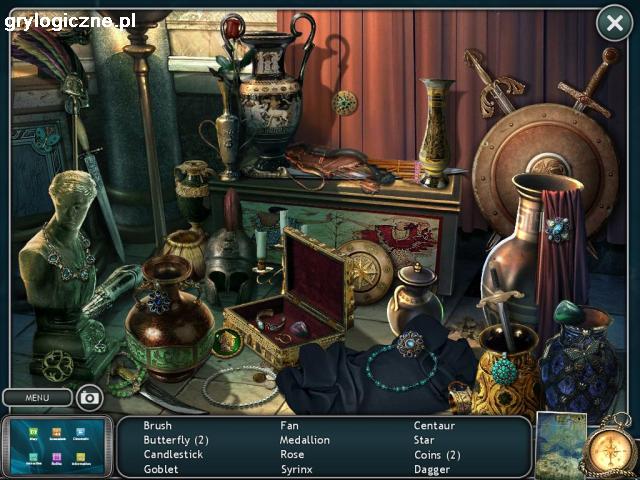This screenshot has height=480, width=640.
Task: Close the hidden object scene
Action: point(613,23)
